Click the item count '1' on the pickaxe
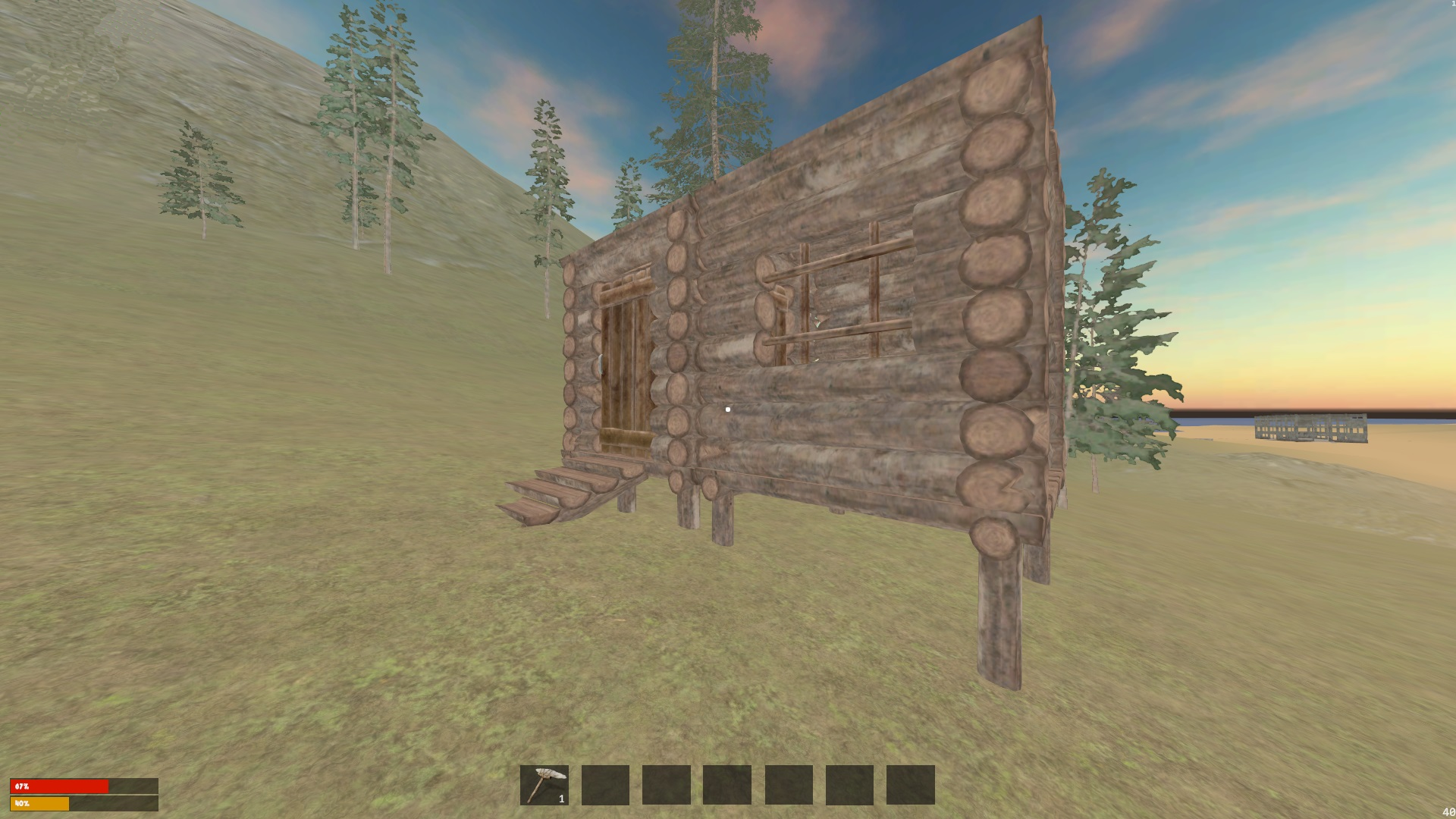1456x819 pixels. pyautogui.click(x=561, y=800)
